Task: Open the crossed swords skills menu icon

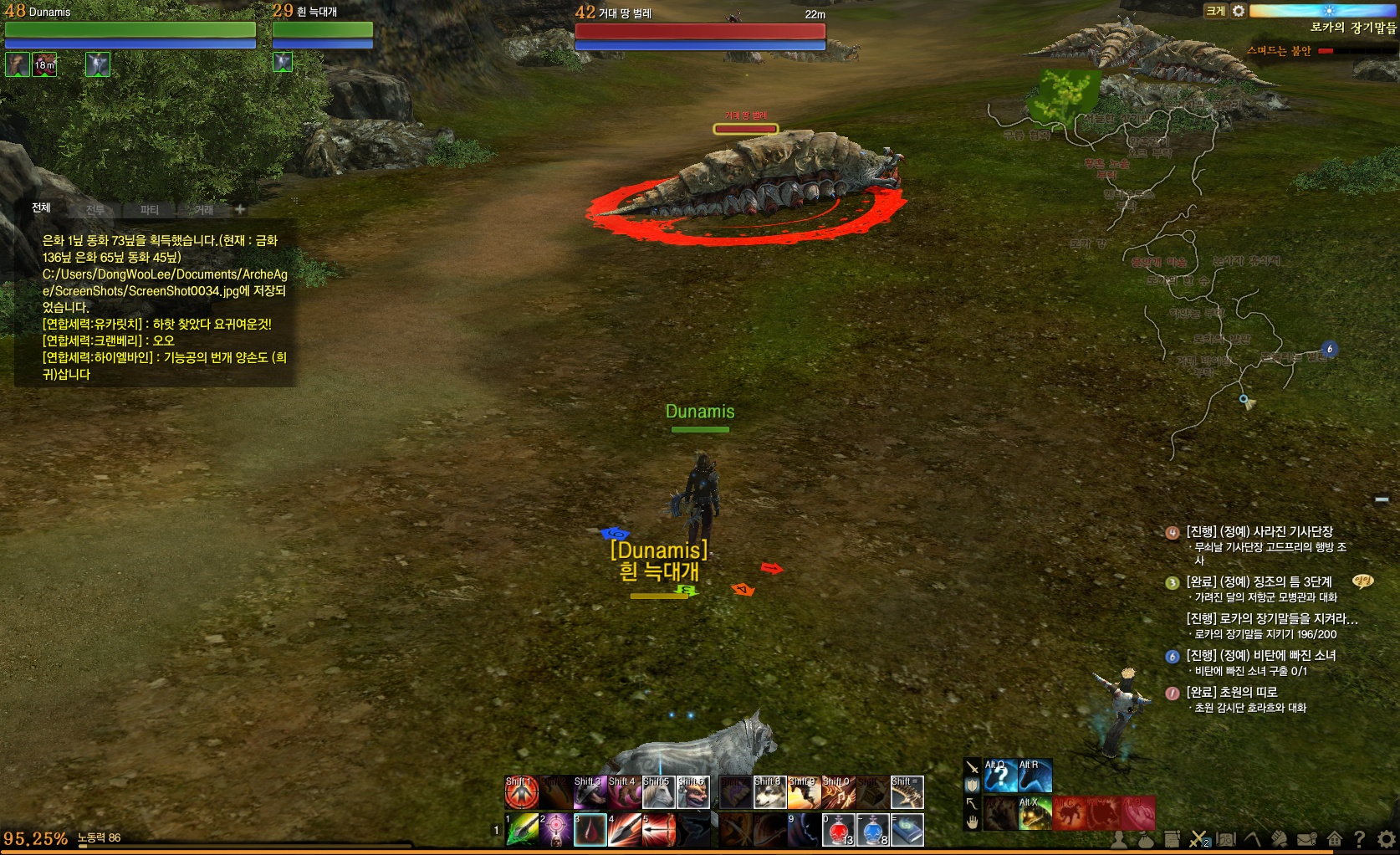Action: pos(1198,838)
